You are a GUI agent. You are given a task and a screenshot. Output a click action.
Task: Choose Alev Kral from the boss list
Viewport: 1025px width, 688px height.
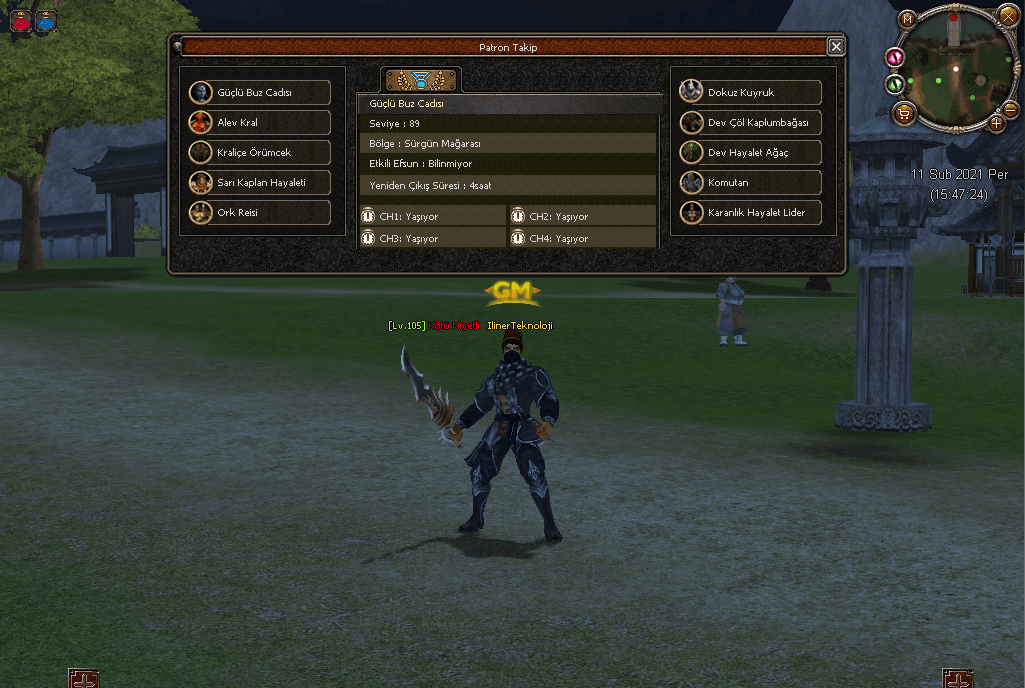(x=260, y=123)
